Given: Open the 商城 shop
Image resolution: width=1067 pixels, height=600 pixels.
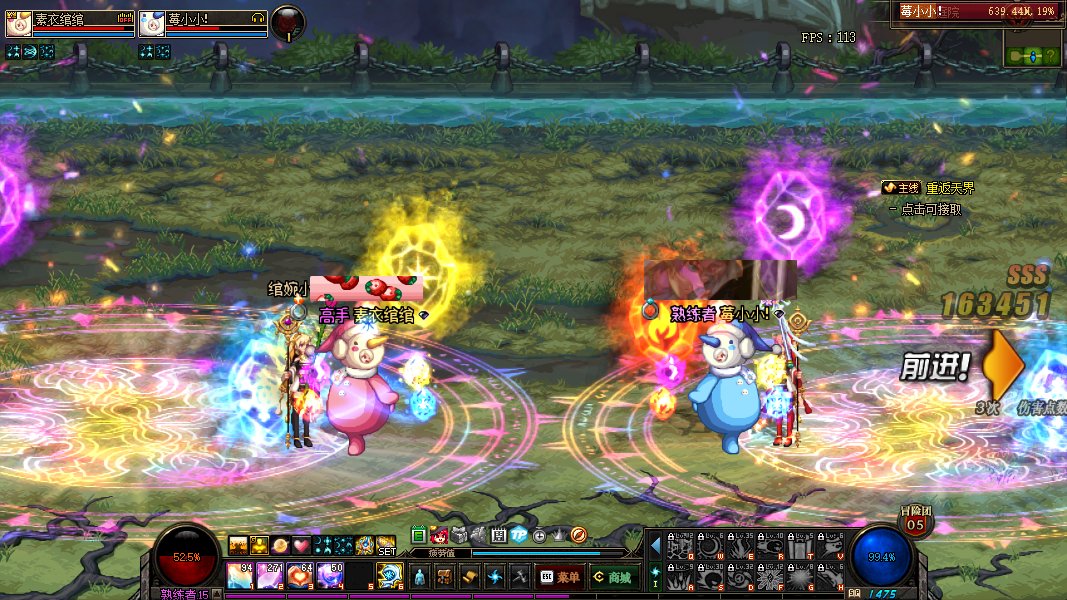Looking at the screenshot, I should click(612, 577).
